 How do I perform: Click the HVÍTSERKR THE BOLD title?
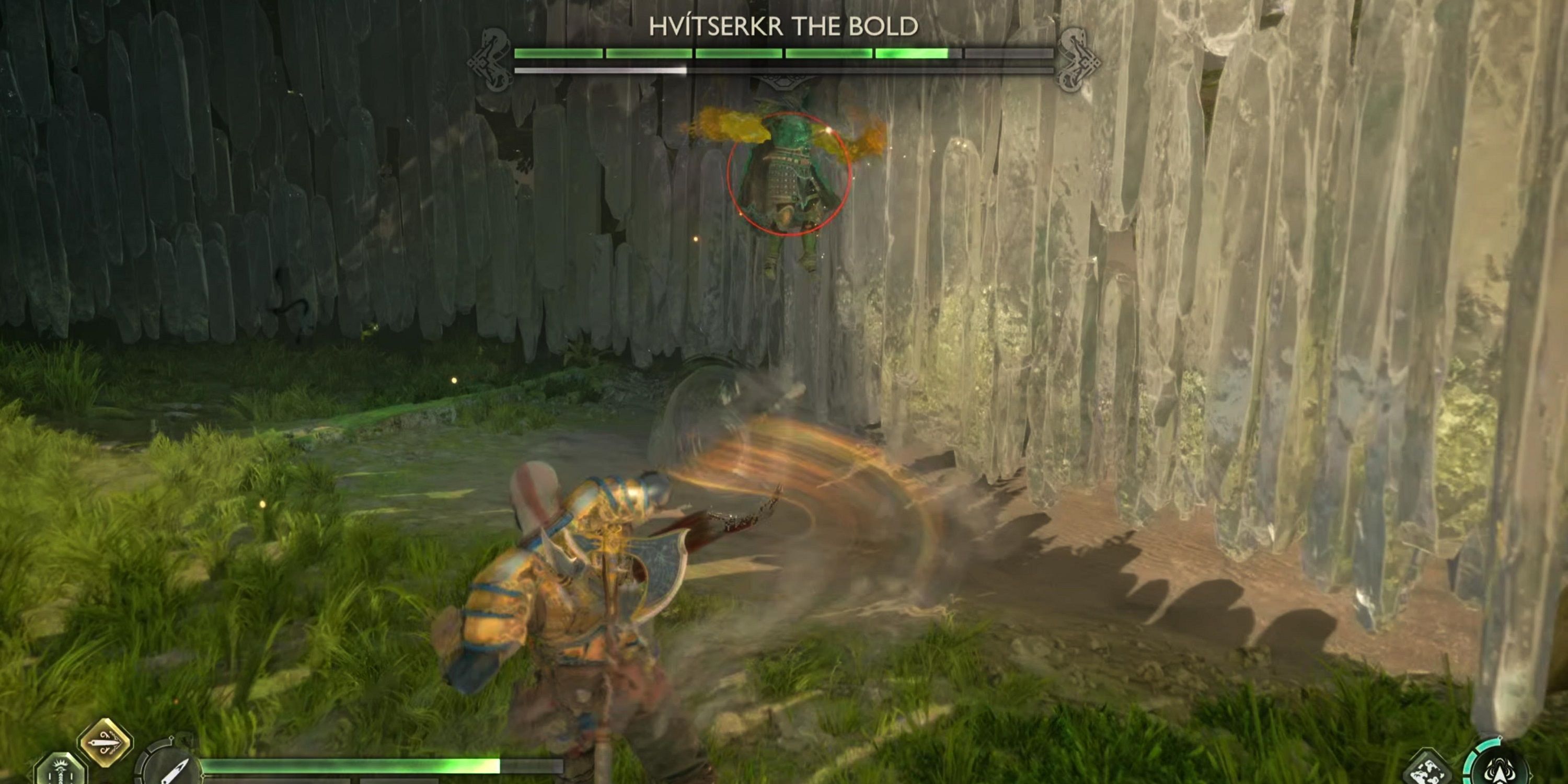(x=784, y=27)
